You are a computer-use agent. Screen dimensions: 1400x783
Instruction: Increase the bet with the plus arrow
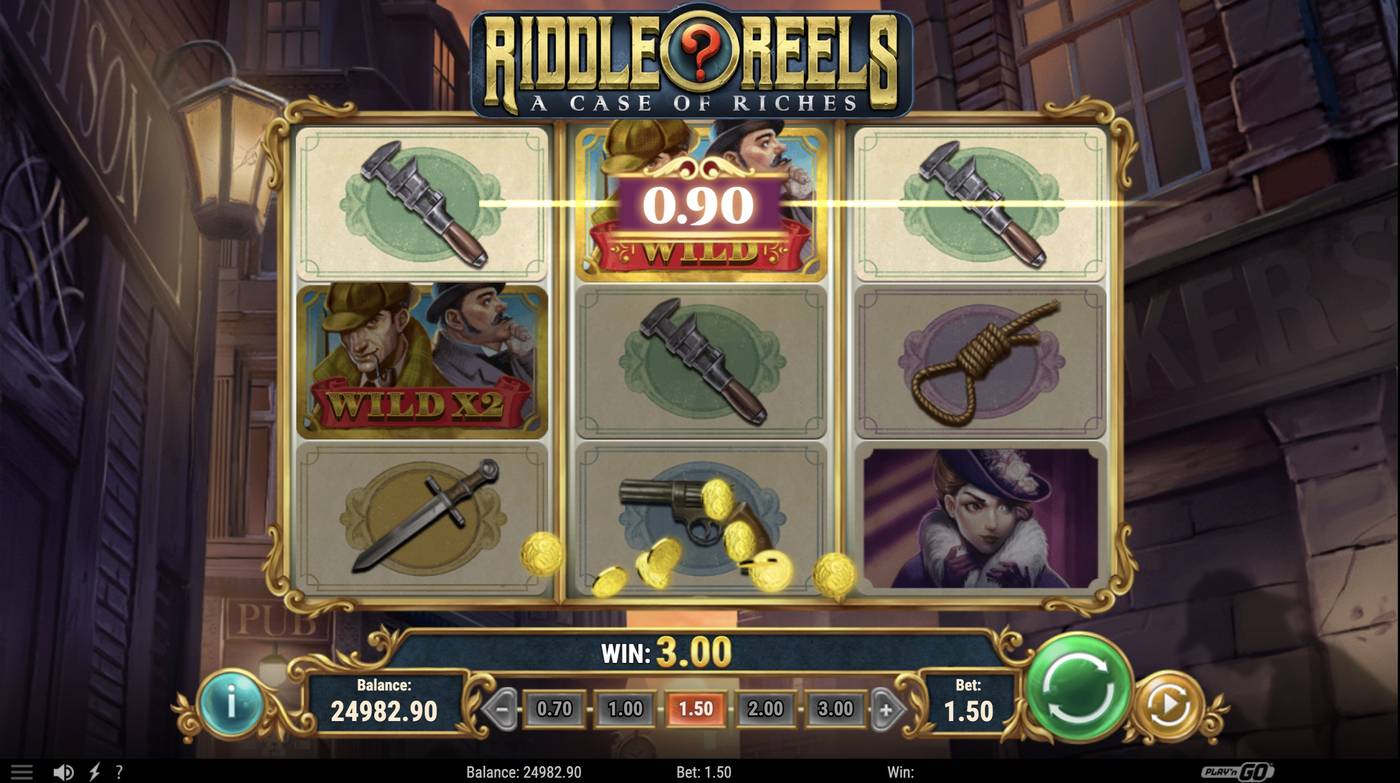pos(888,708)
